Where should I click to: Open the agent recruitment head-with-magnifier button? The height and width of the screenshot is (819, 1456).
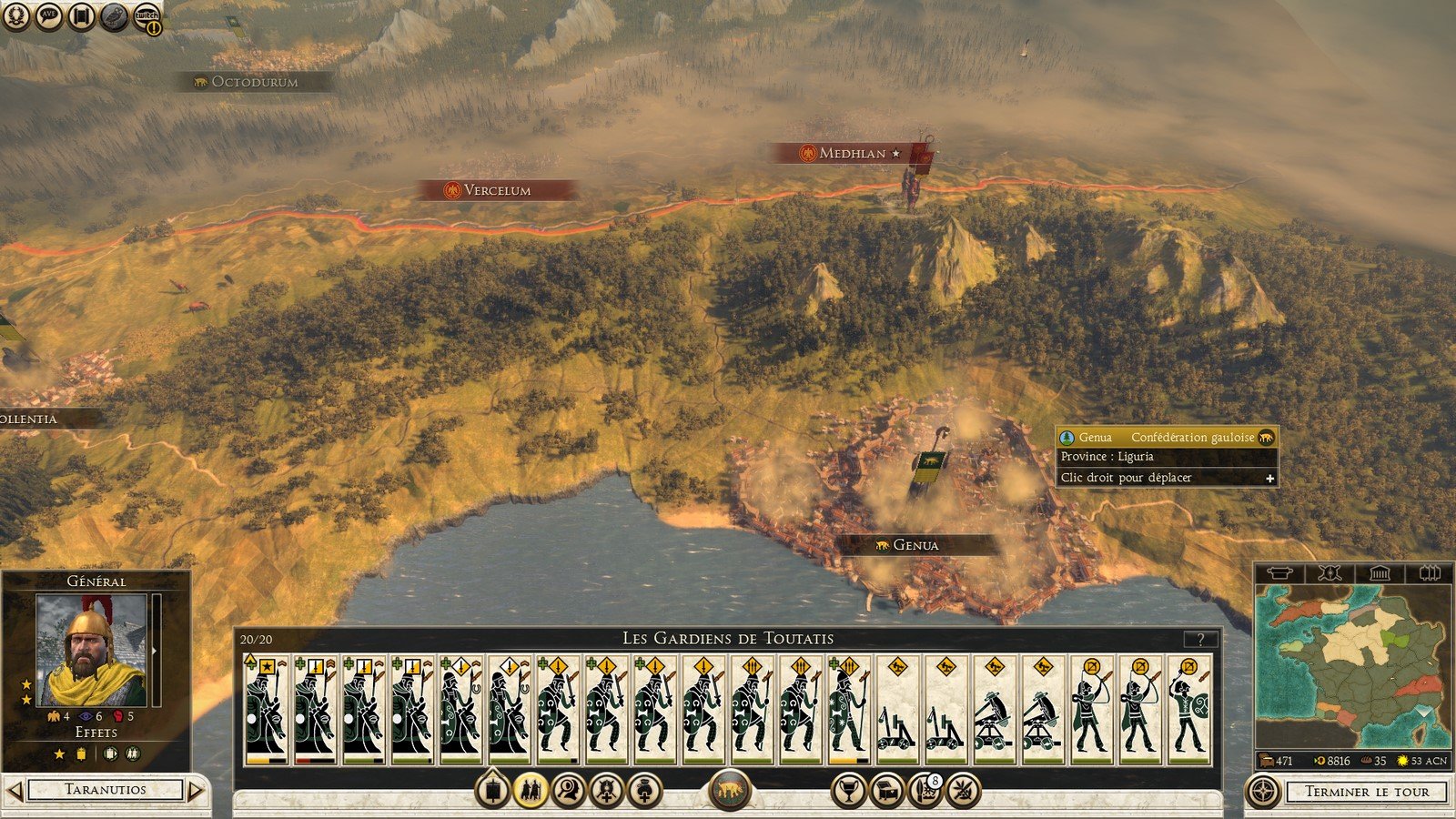[x=569, y=790]
